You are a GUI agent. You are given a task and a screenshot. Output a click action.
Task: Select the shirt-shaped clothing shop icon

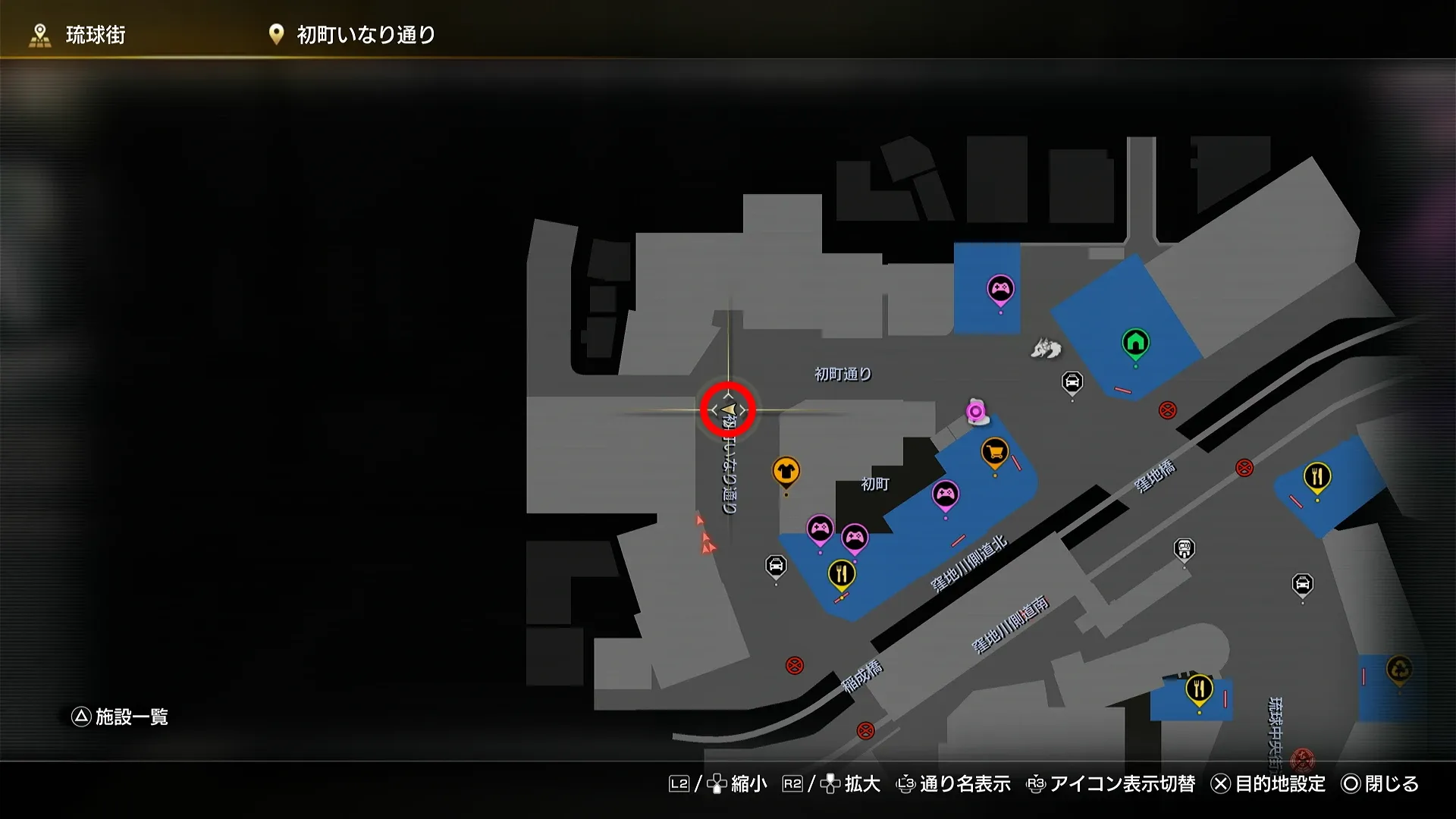[786, 470]
